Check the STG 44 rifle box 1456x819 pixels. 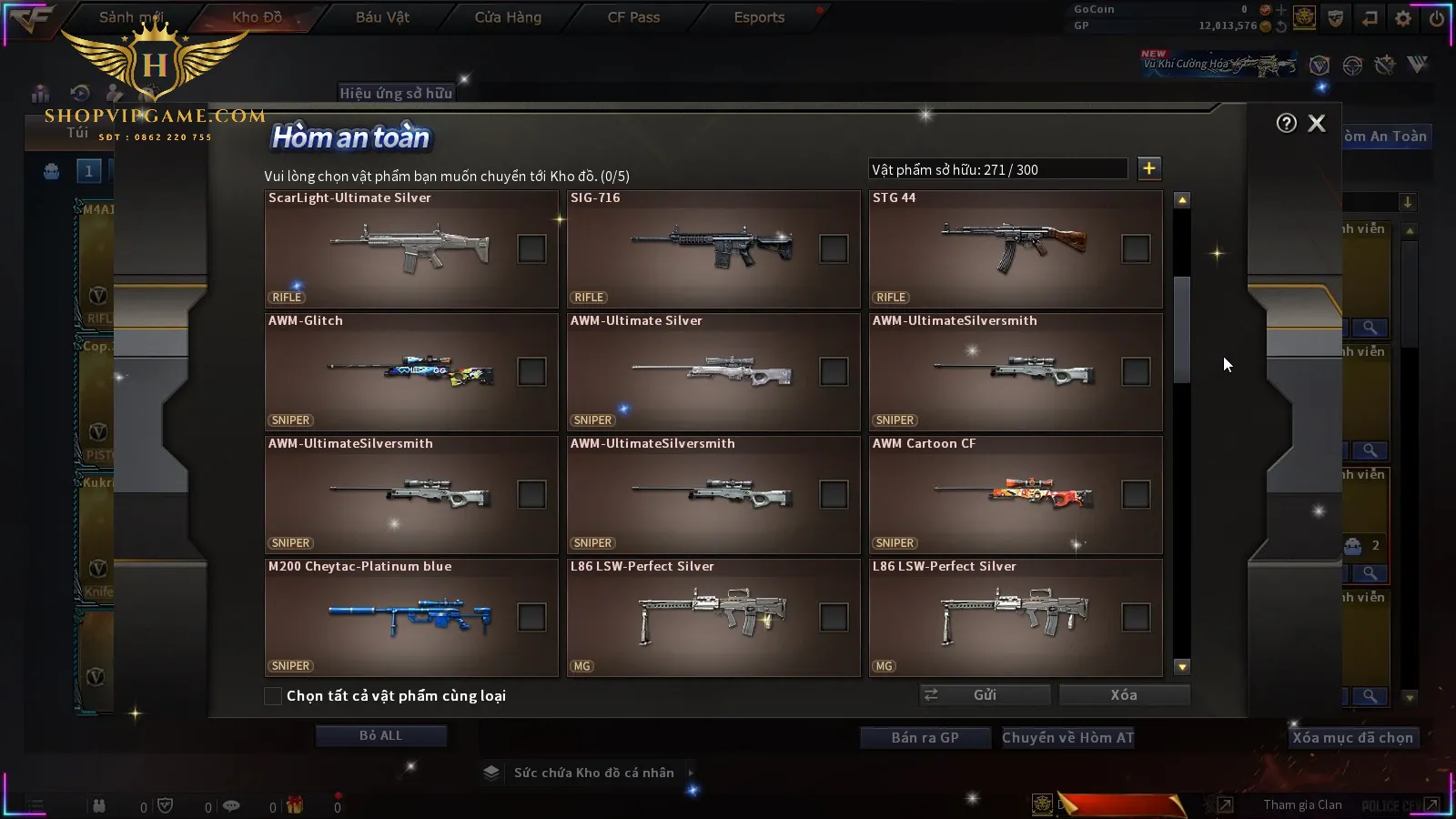pyautogui.click(x=1136, y=248)
